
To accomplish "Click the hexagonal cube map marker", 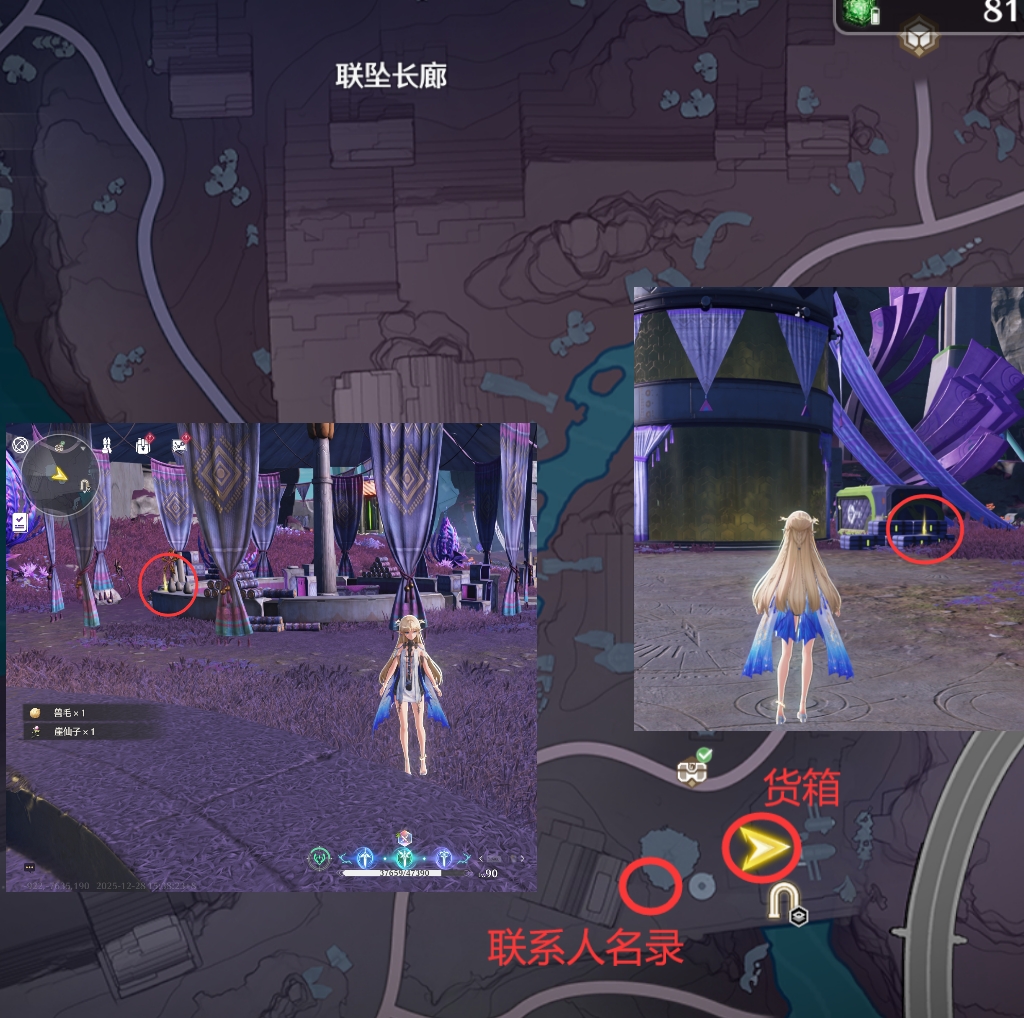I will 916,39.
